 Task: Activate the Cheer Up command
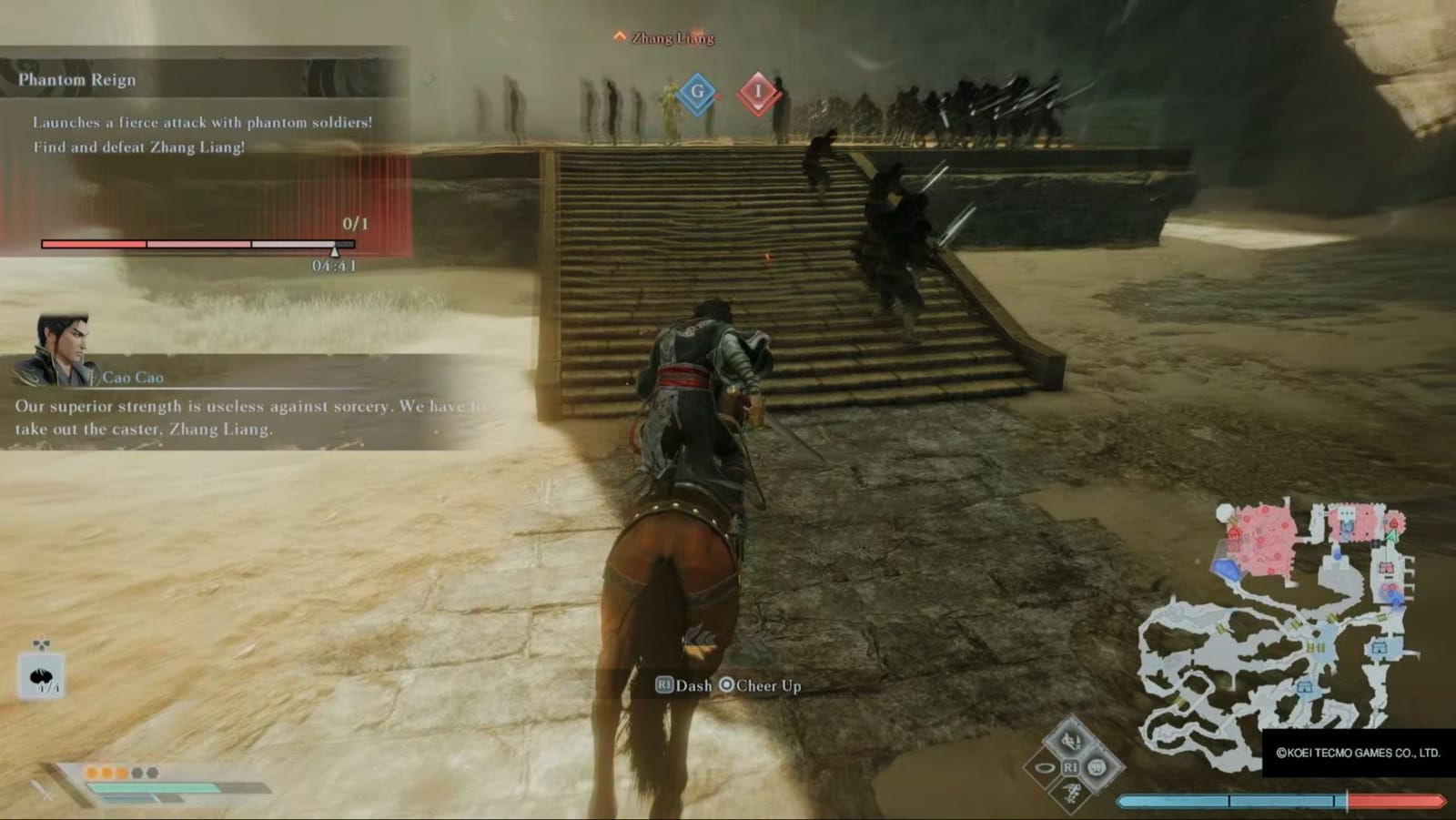[762, 686]
